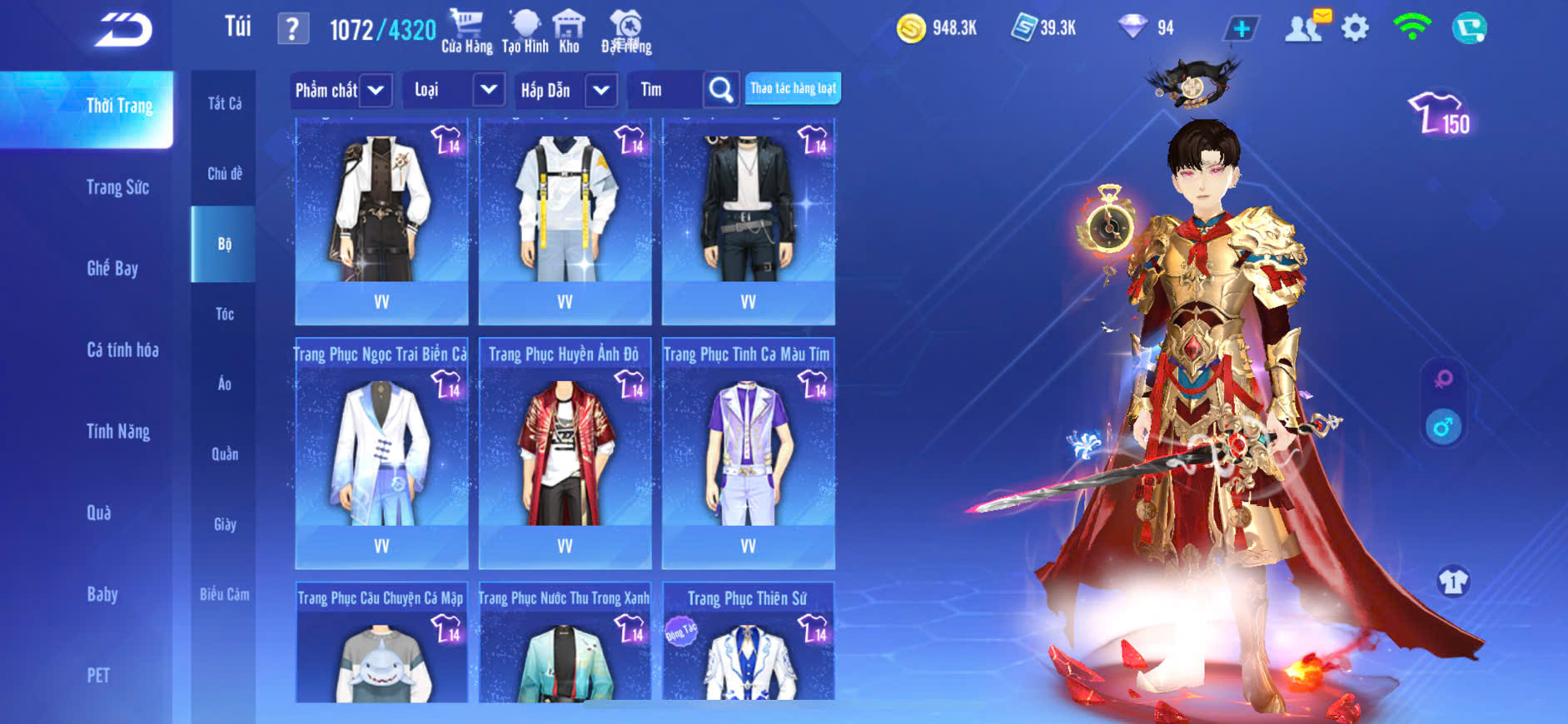This screenshot has height=724, width=1568.
Task: Open the Kho storage icon
Action: tap(569, 32)
